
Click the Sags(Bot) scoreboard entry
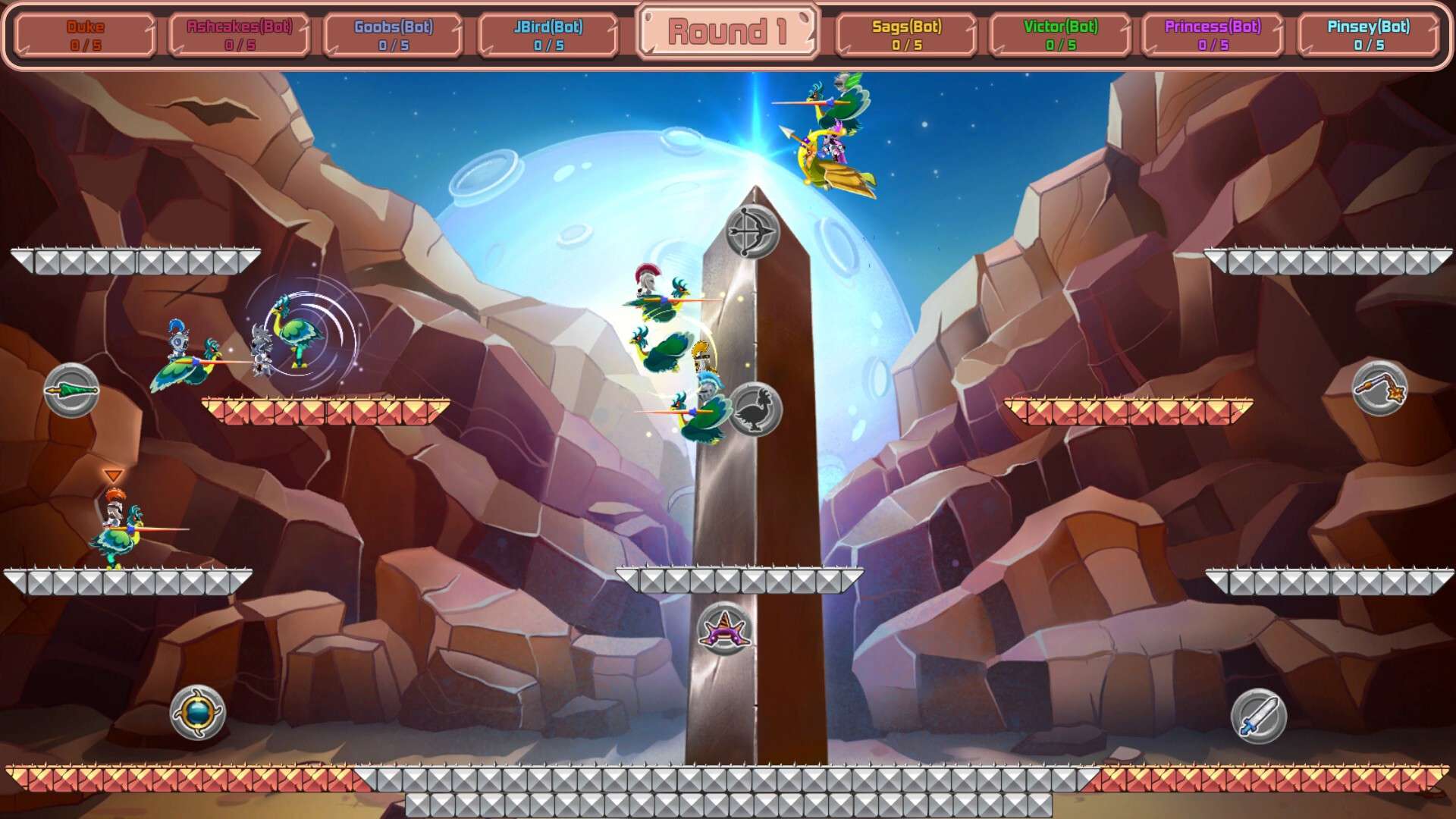906,36
